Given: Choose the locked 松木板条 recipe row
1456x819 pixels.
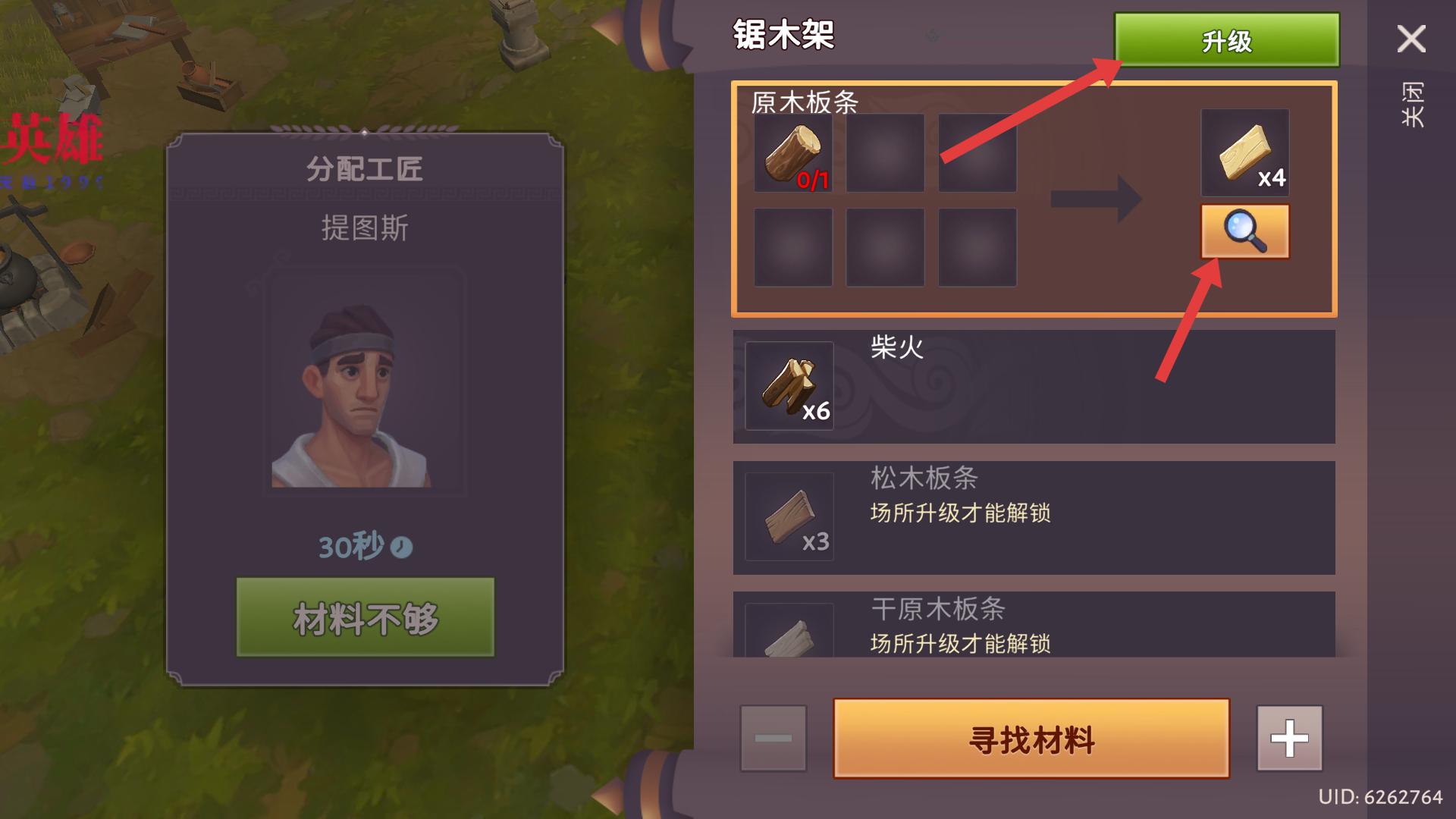Looking at the screenshot, I should pos(1033,517).
